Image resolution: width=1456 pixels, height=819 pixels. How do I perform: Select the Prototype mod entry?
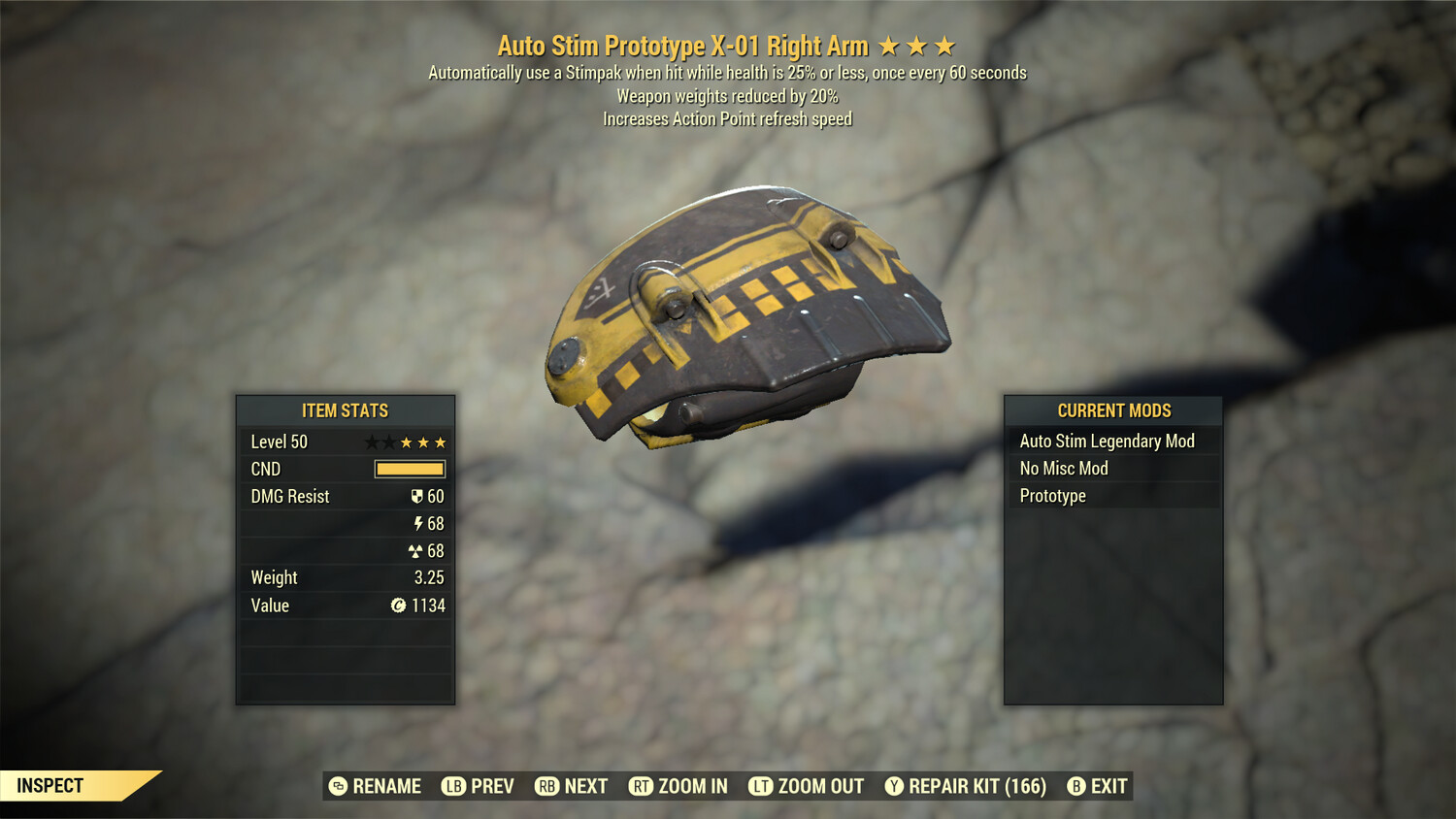click(x=1053, y=495)
